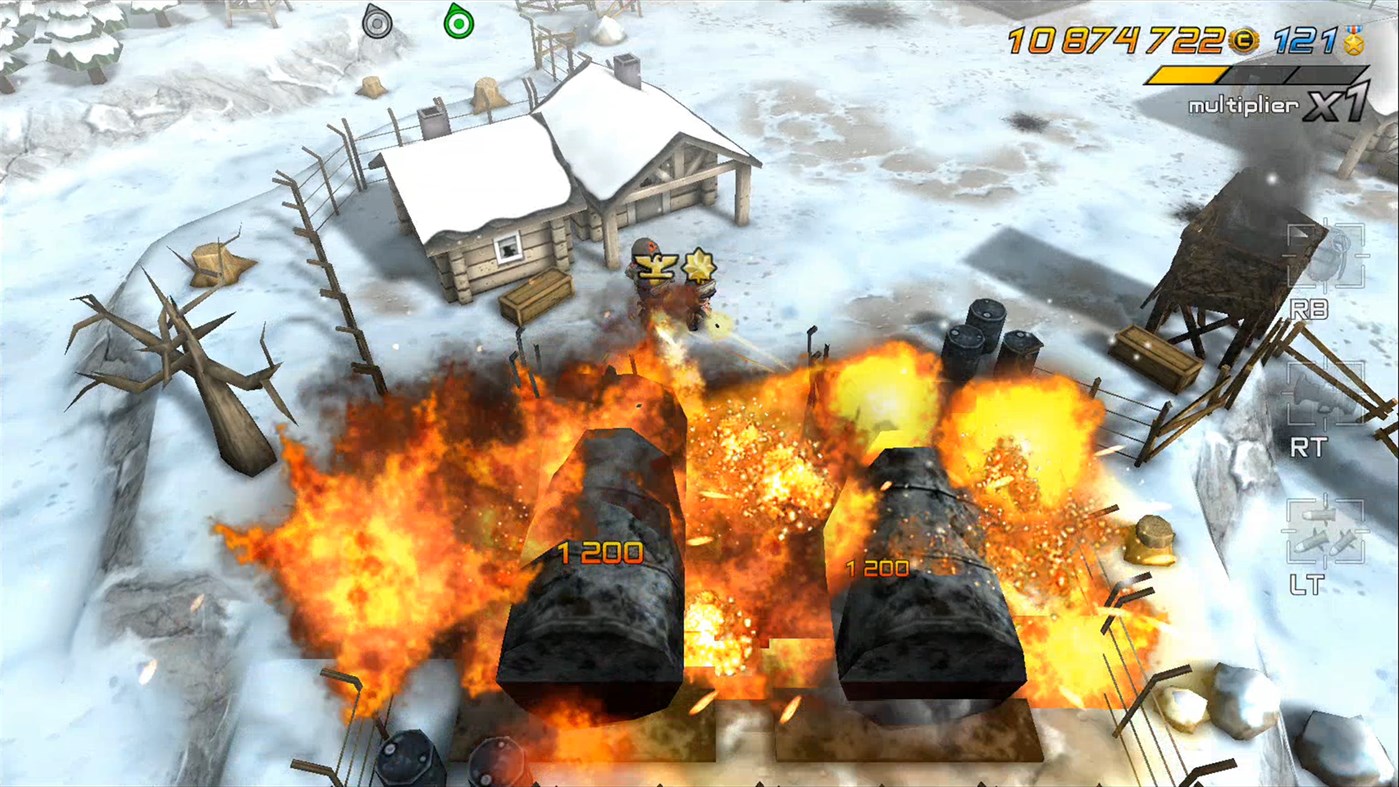Select the green objective marker at the top

(459, 23)
